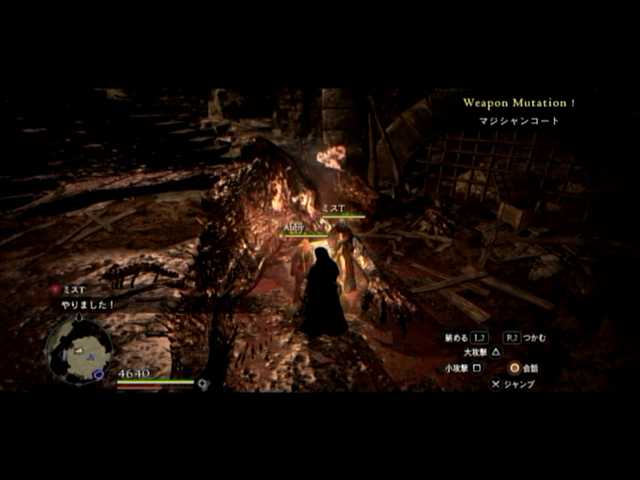Click the lantern icon beside the stamina bar
The width and height of the screenshot is (640, 480).
[203, 383]
